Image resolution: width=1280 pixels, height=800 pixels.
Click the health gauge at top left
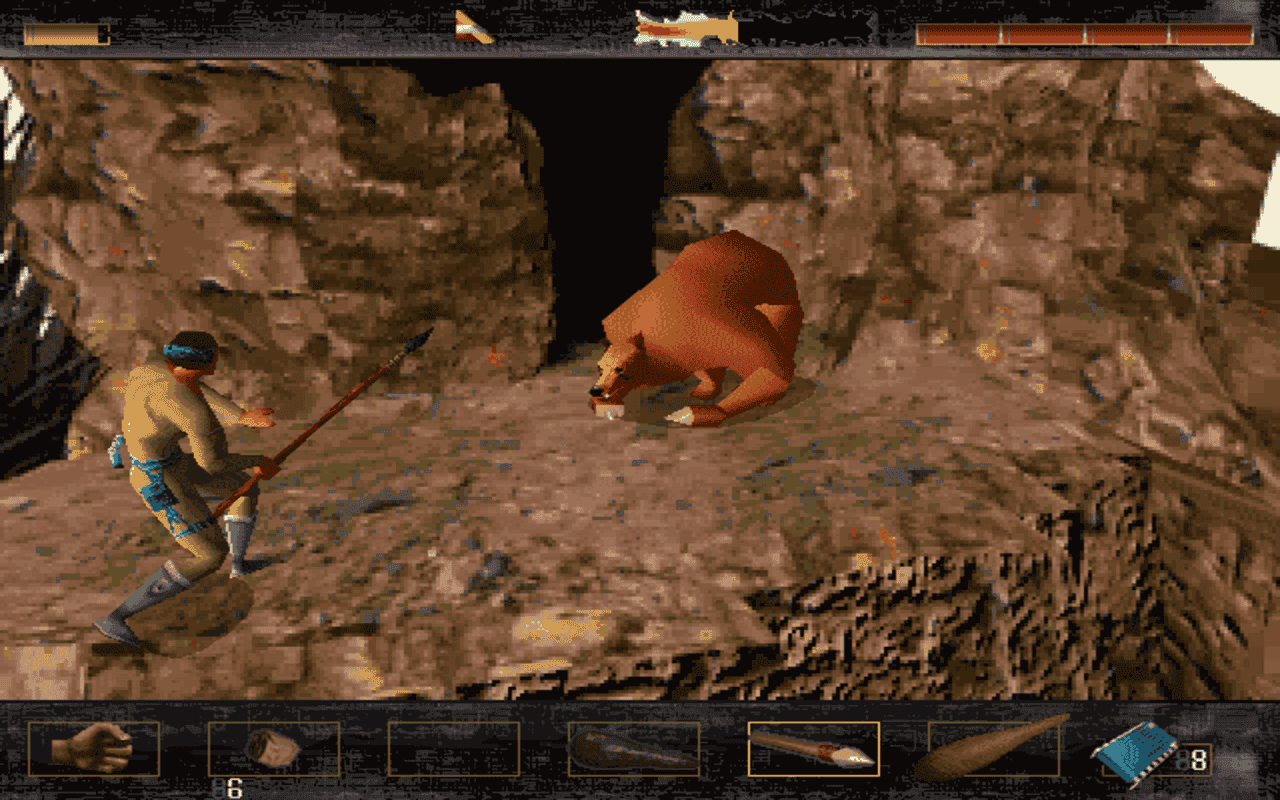67,32
